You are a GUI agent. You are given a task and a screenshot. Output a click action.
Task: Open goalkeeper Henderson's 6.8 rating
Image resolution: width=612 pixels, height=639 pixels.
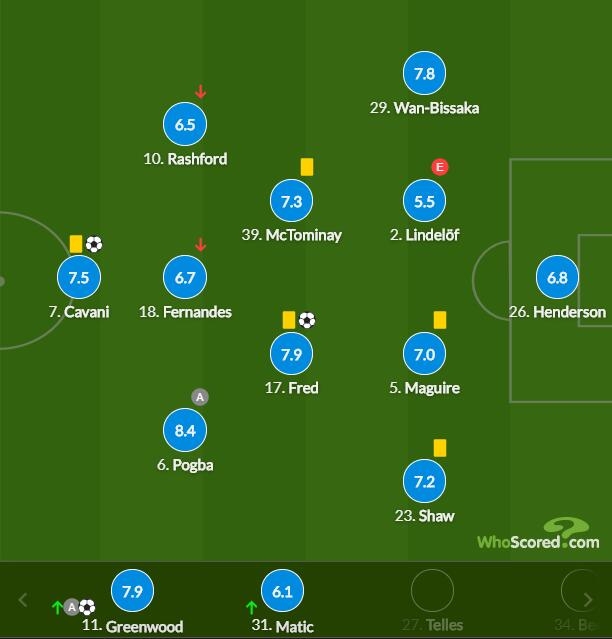tap(557, 278)
